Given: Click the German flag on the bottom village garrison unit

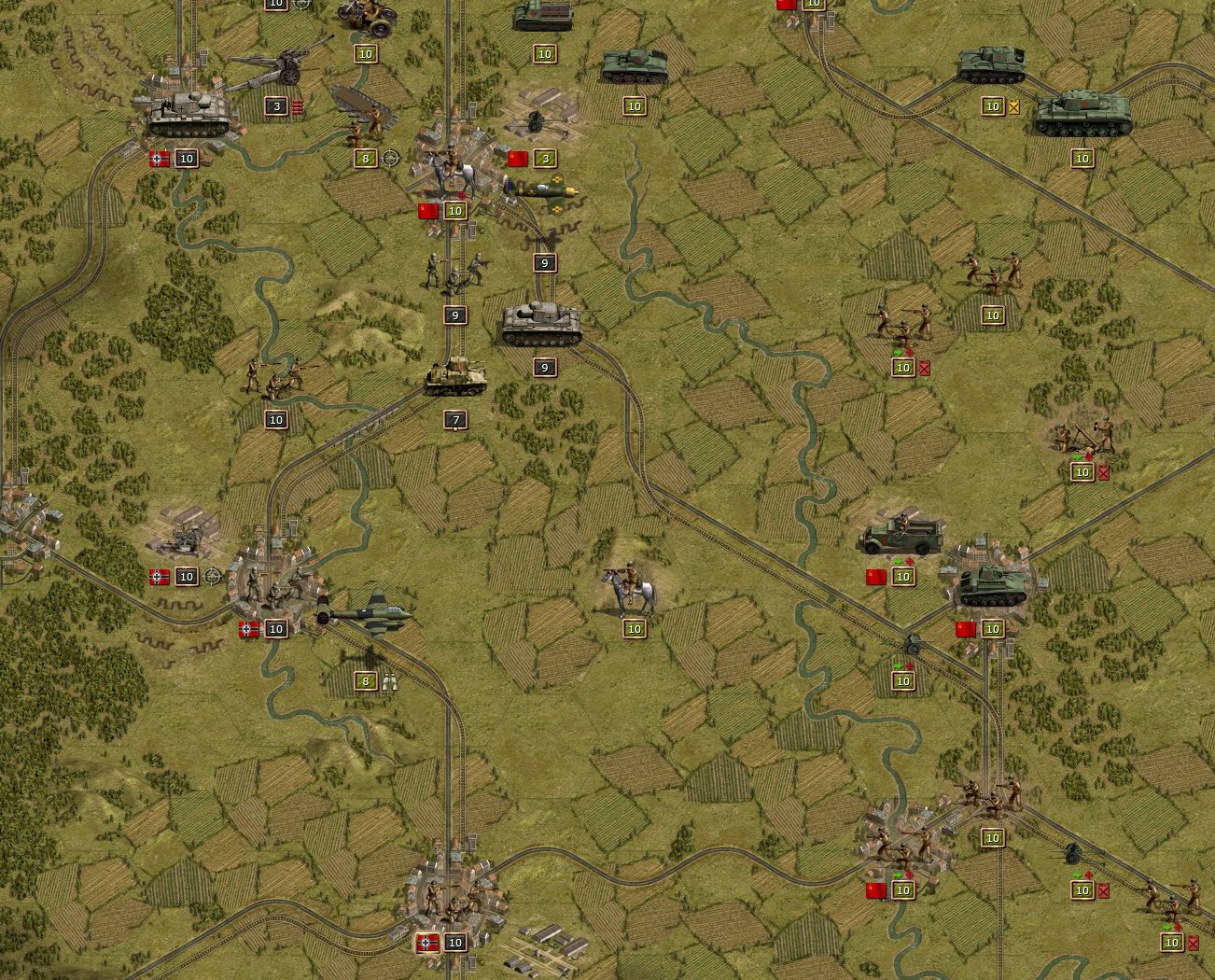Looking at the screenshot, I should coord(428,943).
